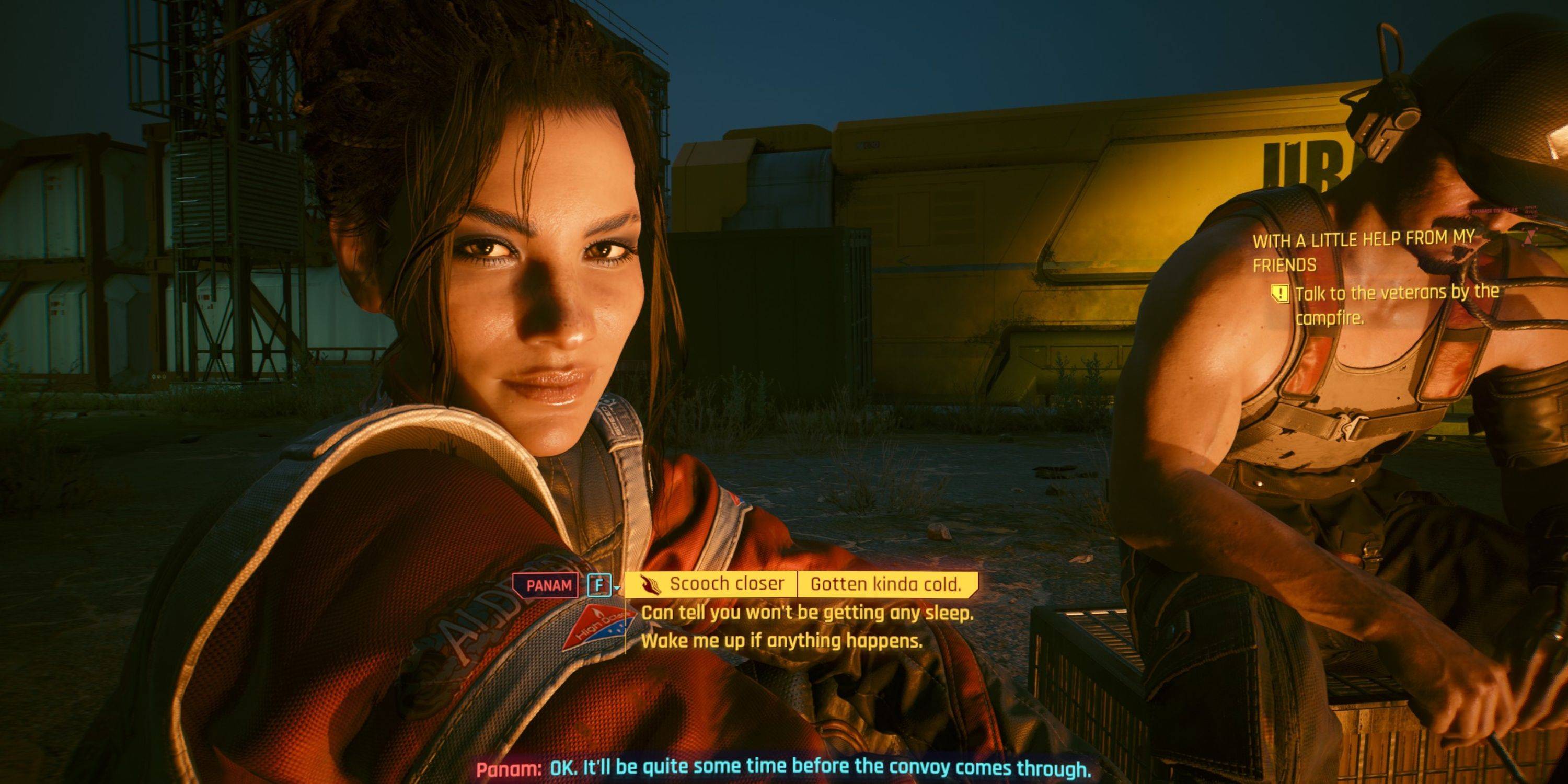The height and width of the screenshot is (784, 1568).
Task: Click the 'Talk to the veterans' objective
Action: 1397,305
